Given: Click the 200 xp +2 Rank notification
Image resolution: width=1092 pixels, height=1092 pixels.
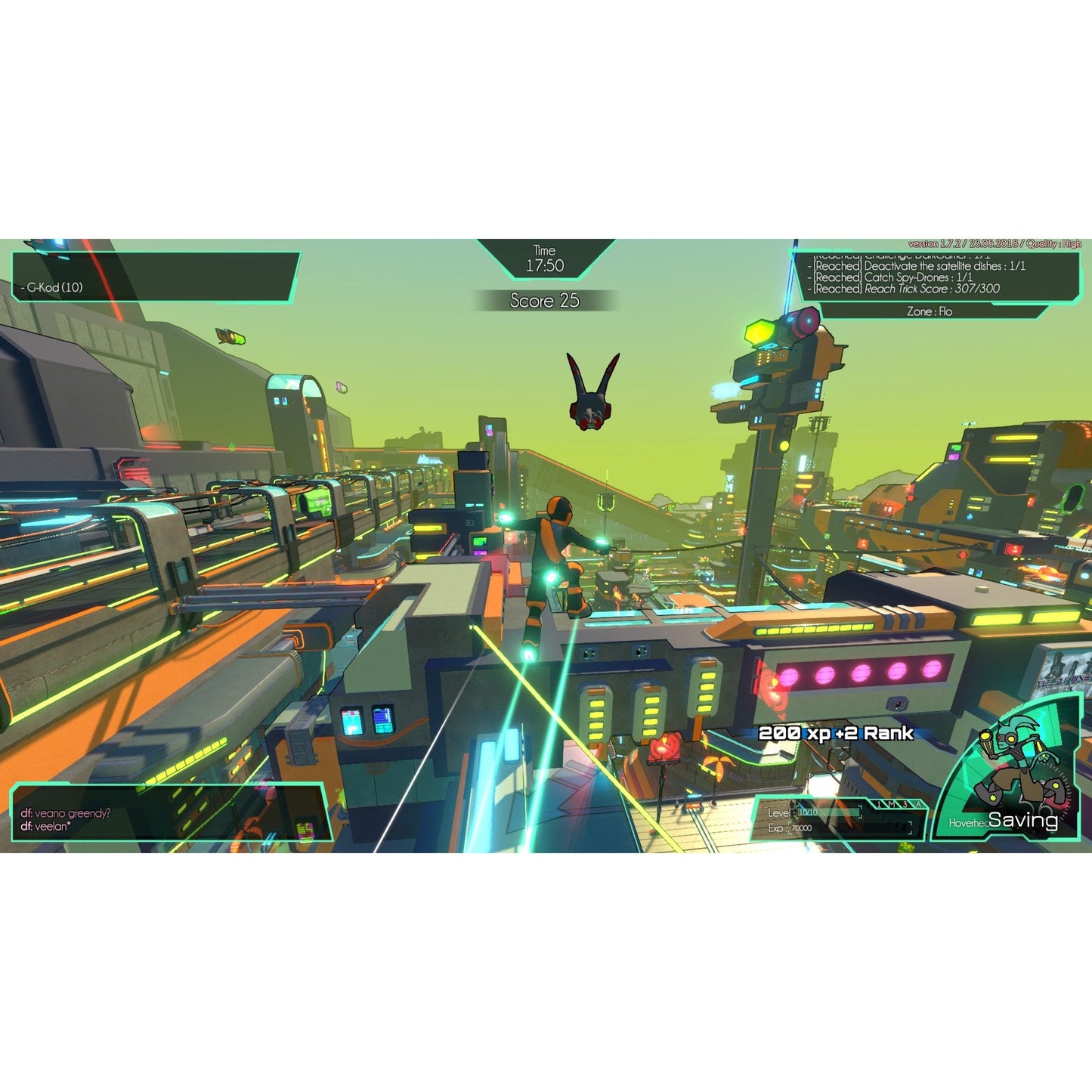Looking at the screenshot, I should pyautogui.click(x=835, y=732).
